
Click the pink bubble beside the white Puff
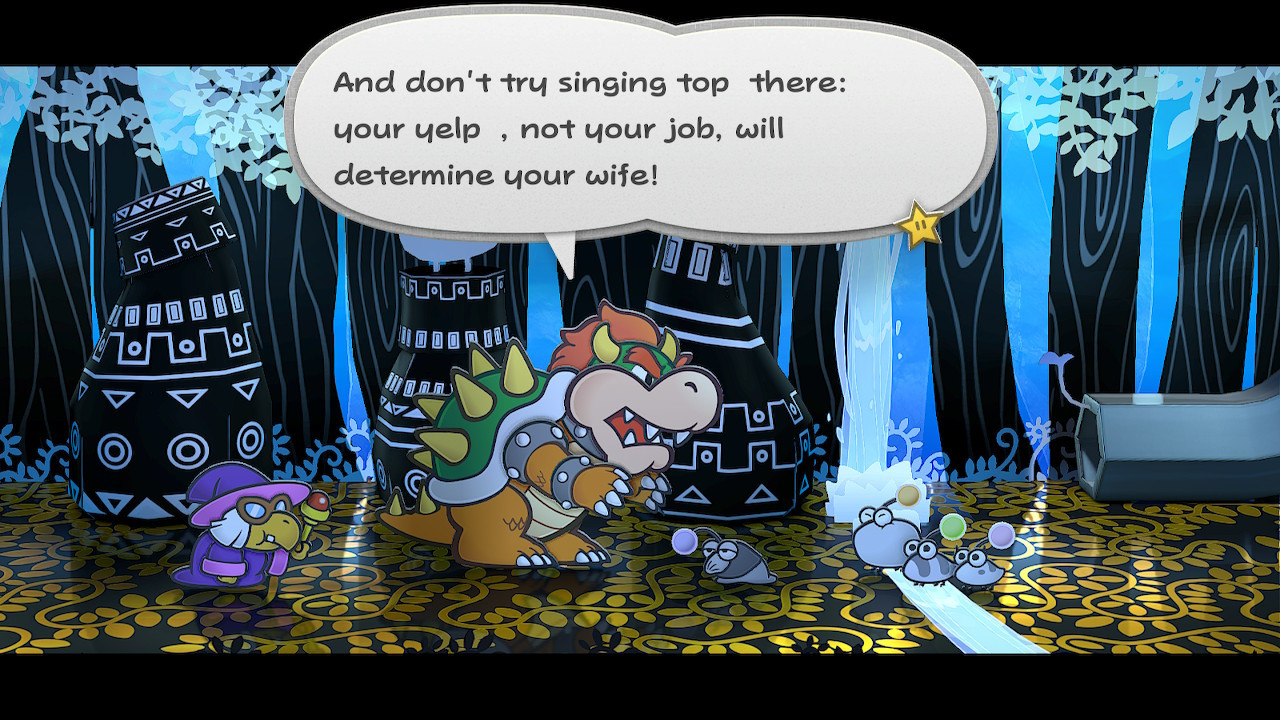click(x=1002, y=537)
